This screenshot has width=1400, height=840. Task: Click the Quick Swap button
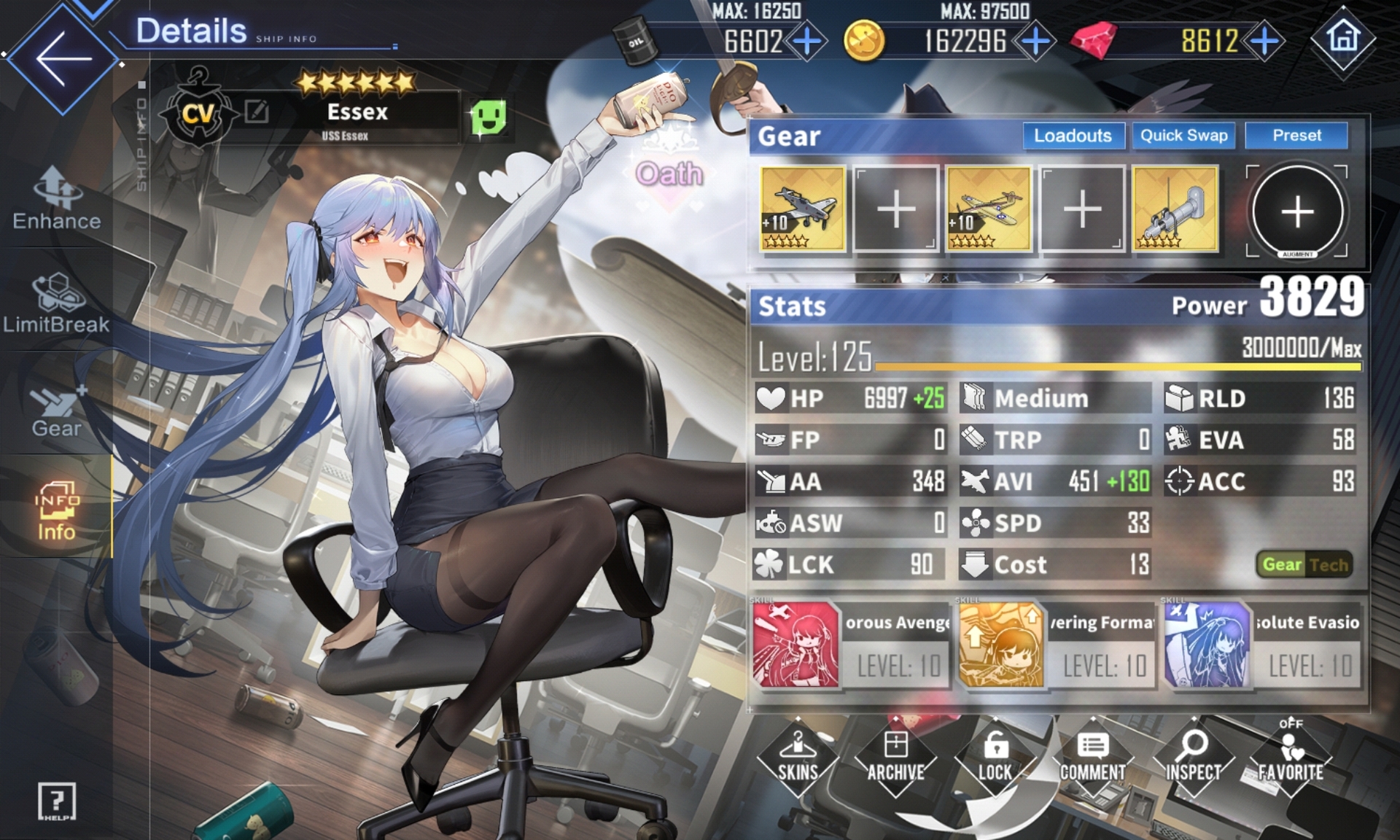point(1183,136)
